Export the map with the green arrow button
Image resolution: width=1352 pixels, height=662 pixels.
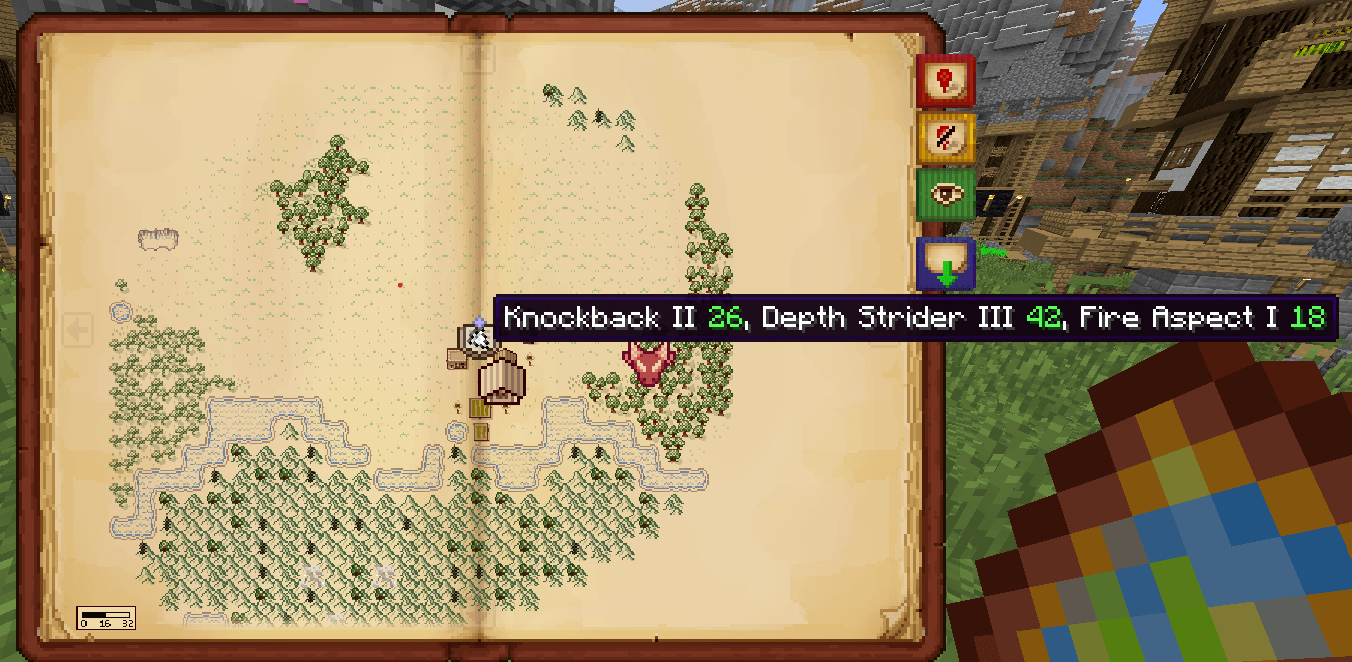pos(945,264)
